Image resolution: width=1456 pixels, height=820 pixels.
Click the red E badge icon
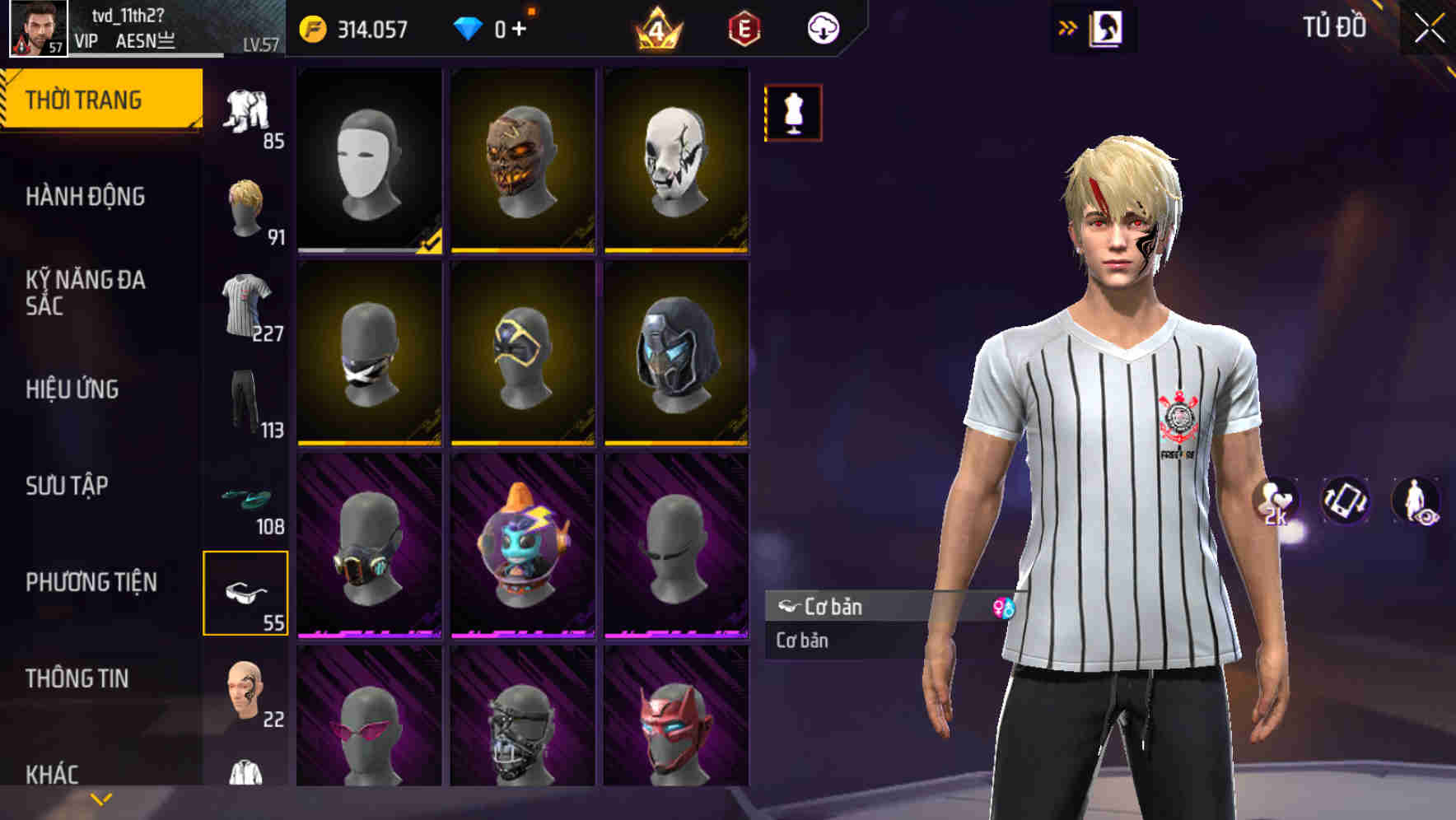click(x=743, y=27)
